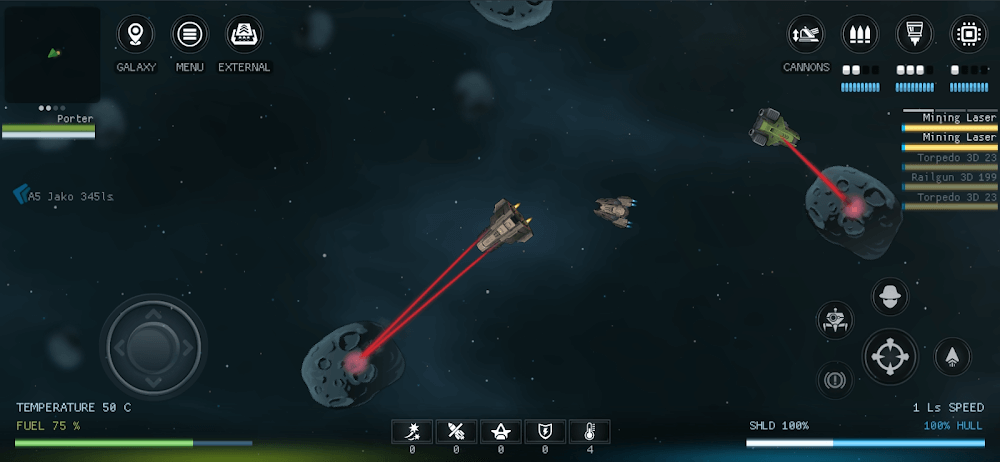1000x462 pixels.
Task: Deploy the drone robot button
Action: pyautogui.click(x=834, y=320)
